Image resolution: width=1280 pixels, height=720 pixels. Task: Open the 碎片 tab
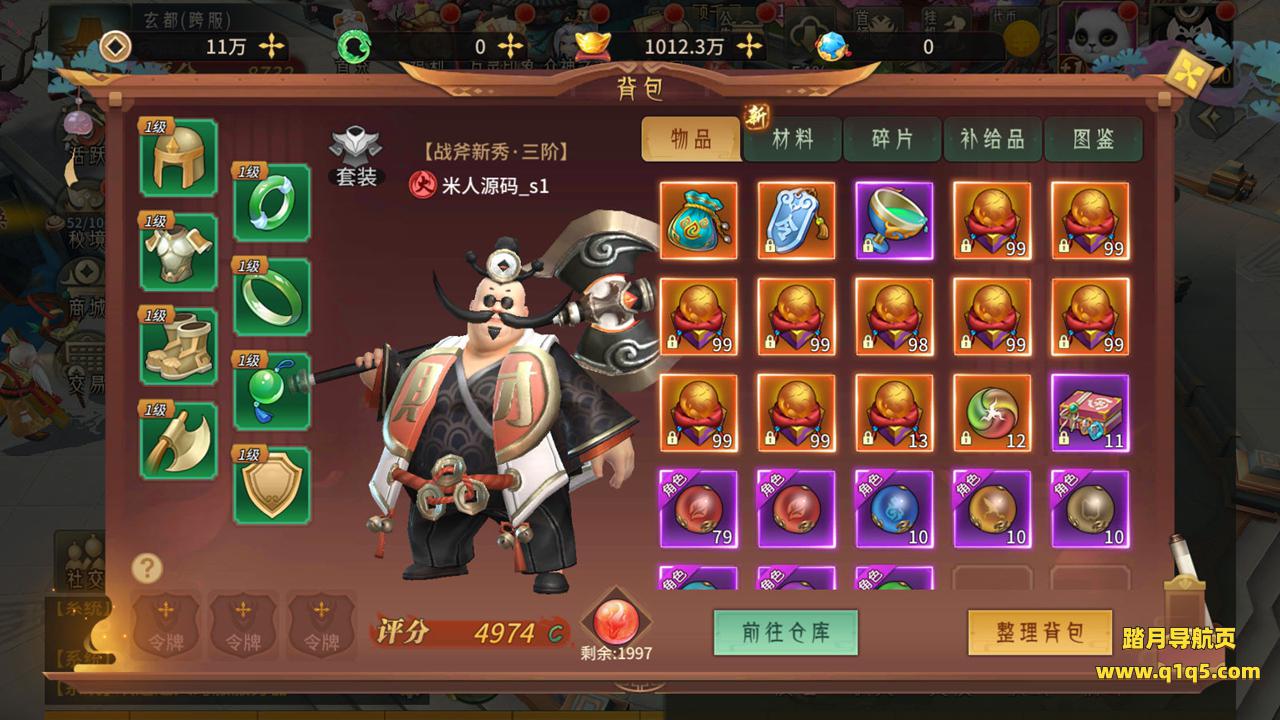(x=892, y=140)
